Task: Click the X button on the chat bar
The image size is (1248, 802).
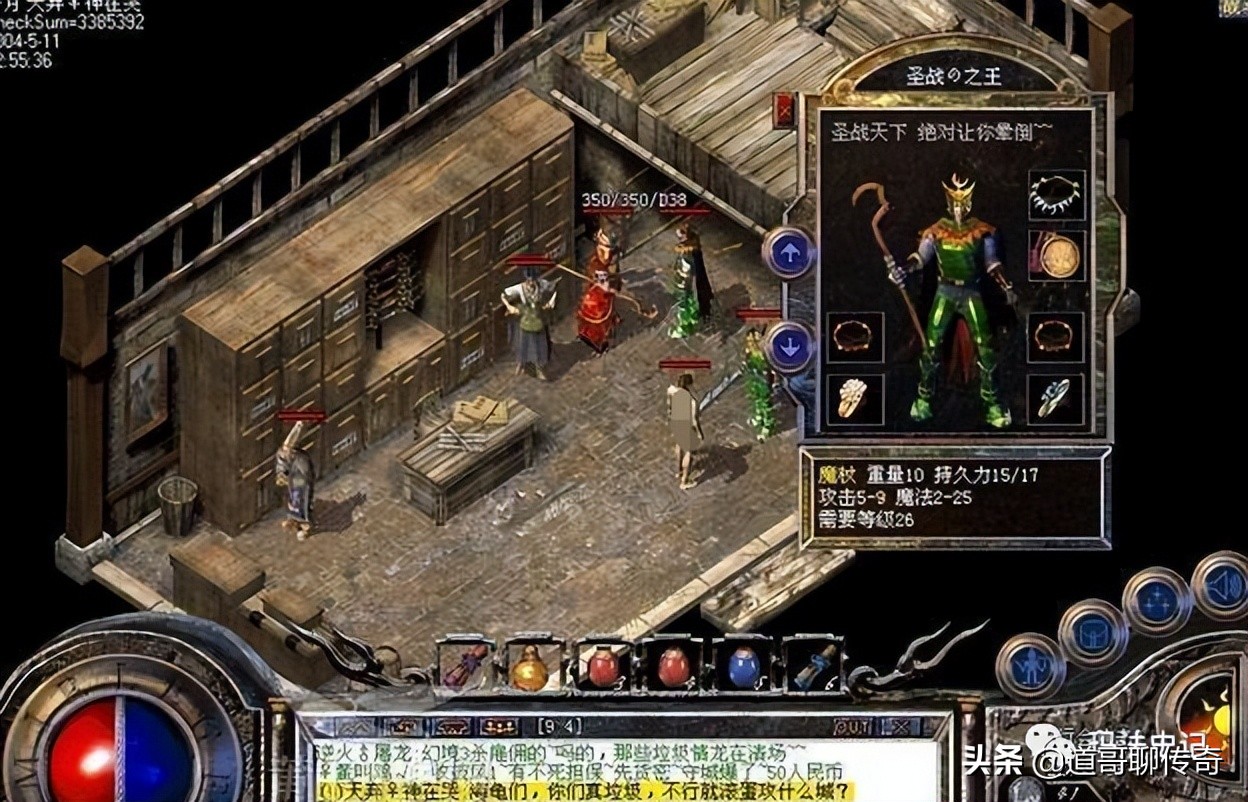Action: 902,727
